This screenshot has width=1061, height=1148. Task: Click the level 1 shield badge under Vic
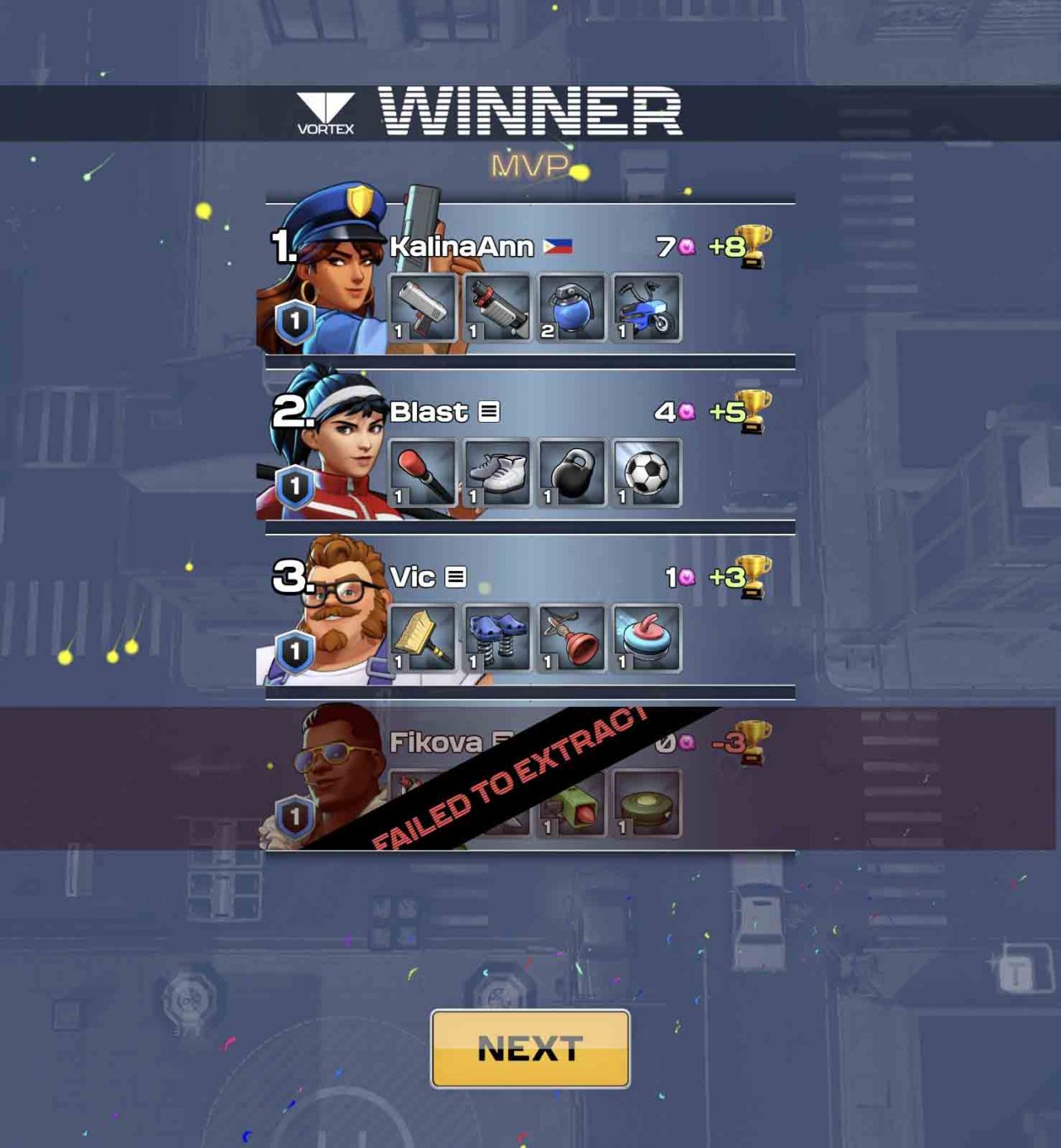(x=294, y=652)
